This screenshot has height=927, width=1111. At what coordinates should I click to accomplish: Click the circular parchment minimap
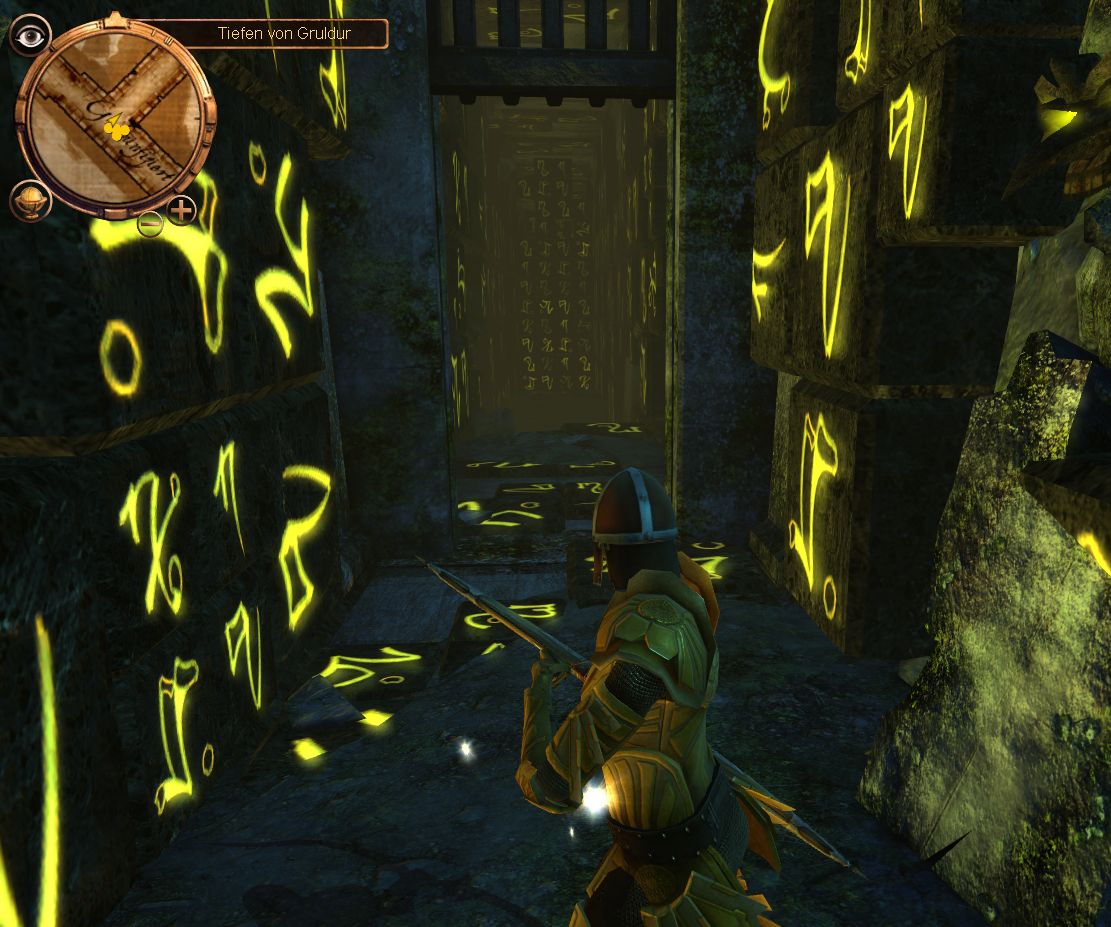[115, 115]
